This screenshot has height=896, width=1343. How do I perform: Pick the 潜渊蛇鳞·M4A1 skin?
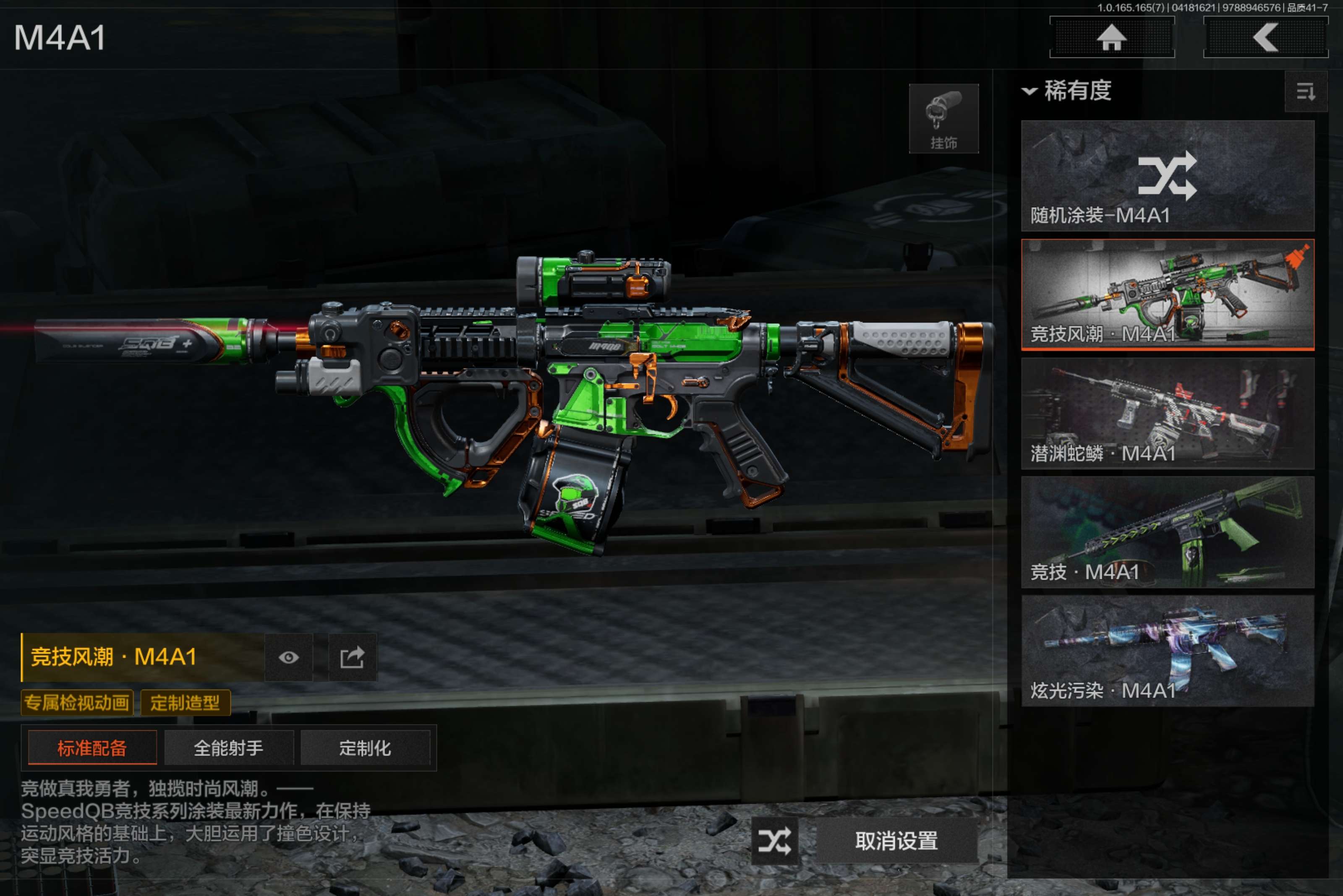(x=1167, y=413)
